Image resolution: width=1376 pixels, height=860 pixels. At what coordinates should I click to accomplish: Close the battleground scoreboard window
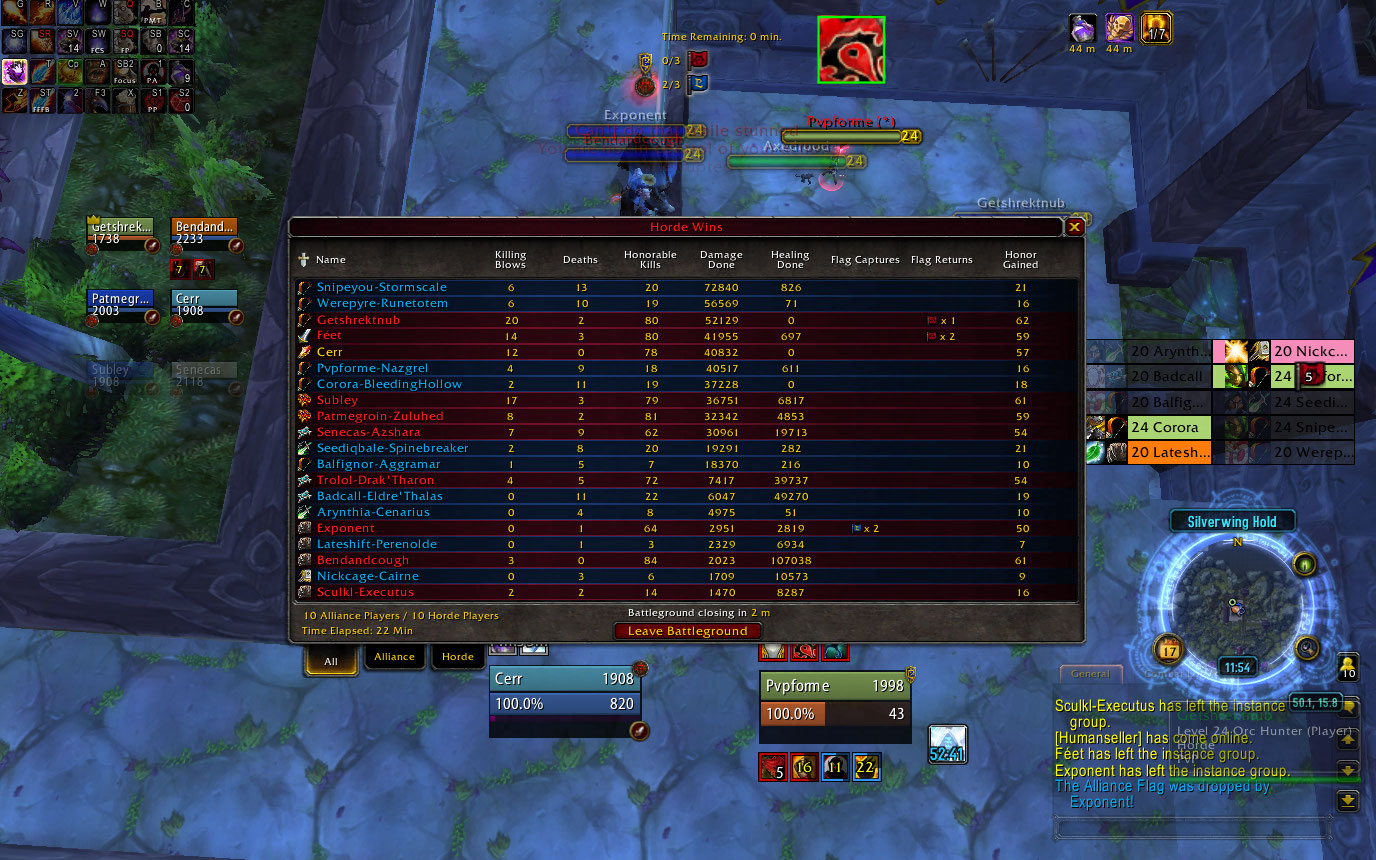[x=1075, y=227]
